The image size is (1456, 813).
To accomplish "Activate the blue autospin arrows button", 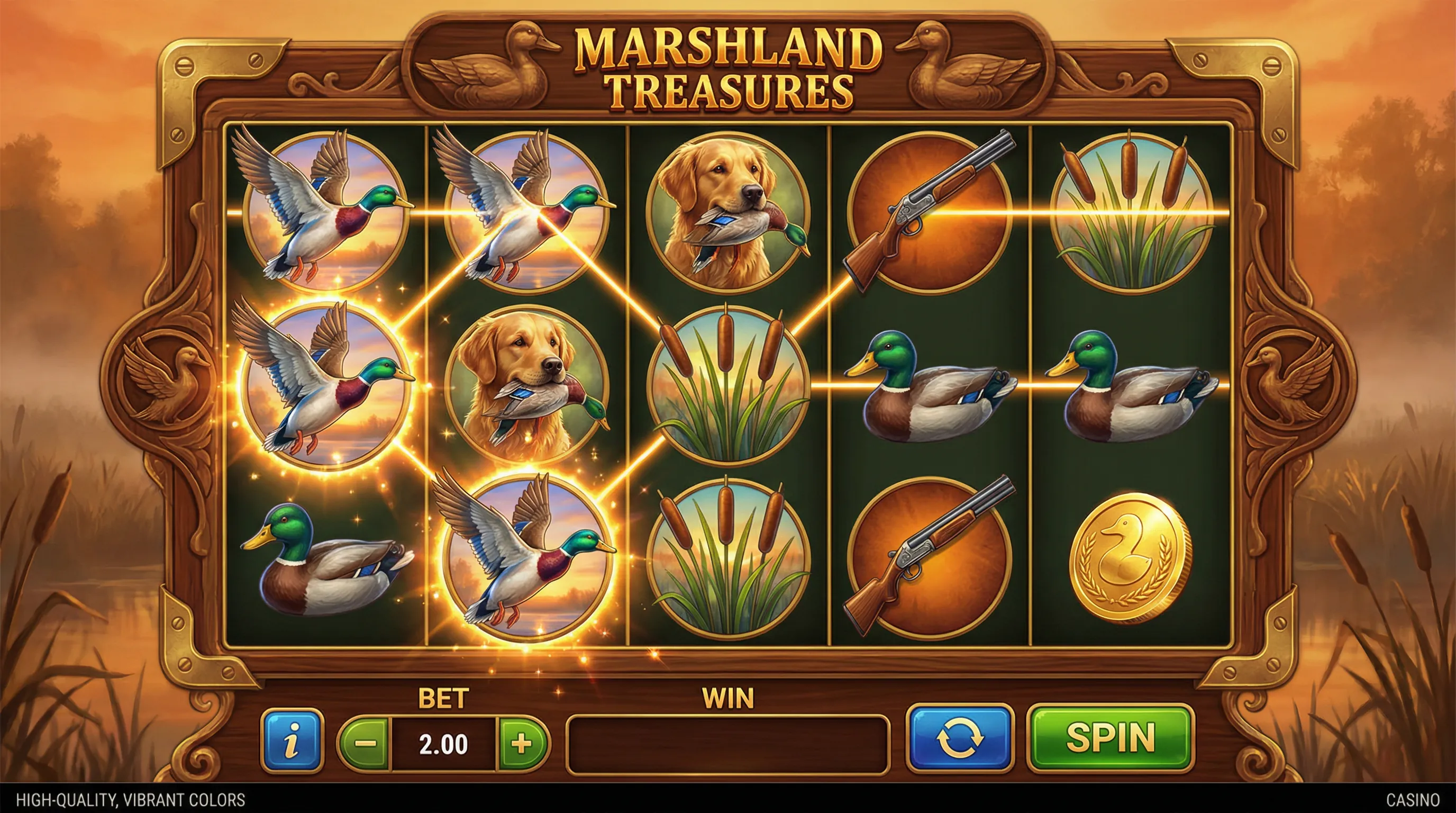I will click(x=960, y=738).
